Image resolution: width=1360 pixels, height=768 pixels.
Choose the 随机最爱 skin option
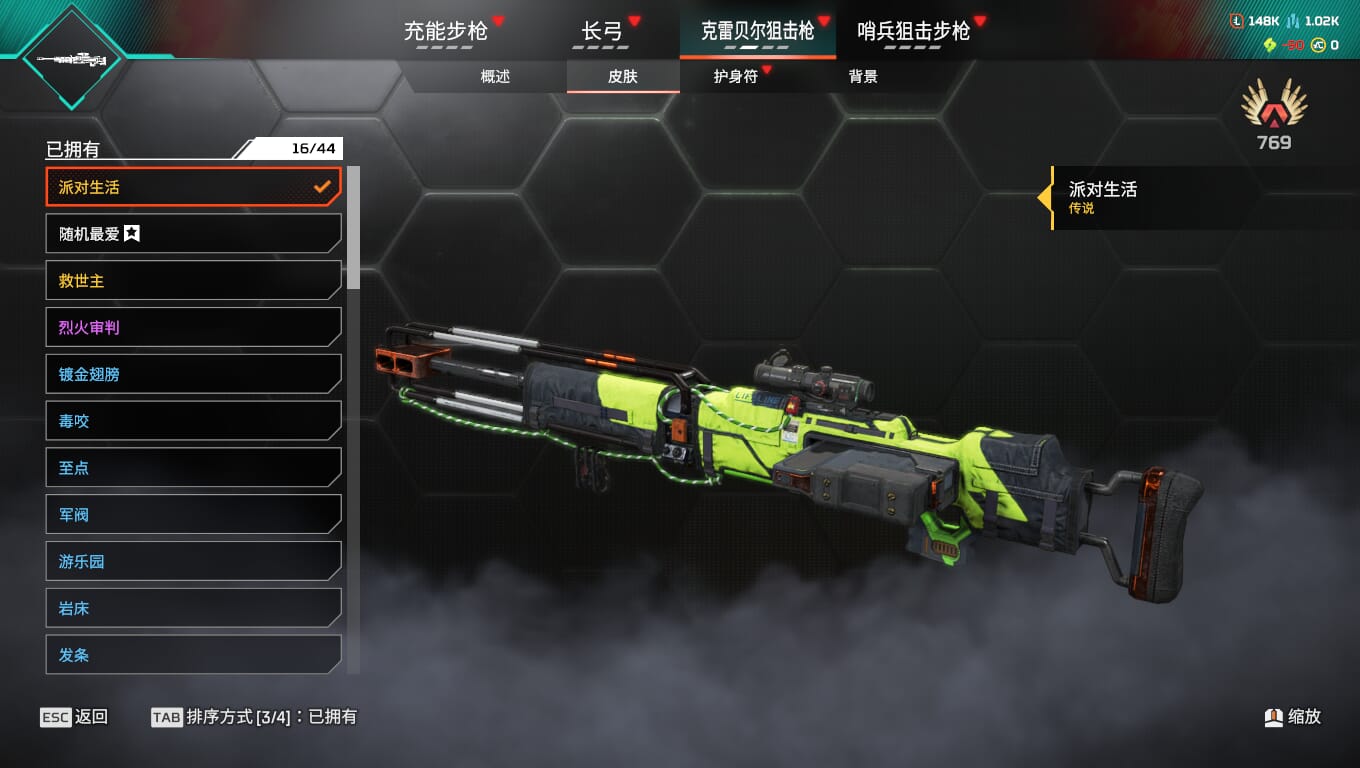(x=193, y=234)
